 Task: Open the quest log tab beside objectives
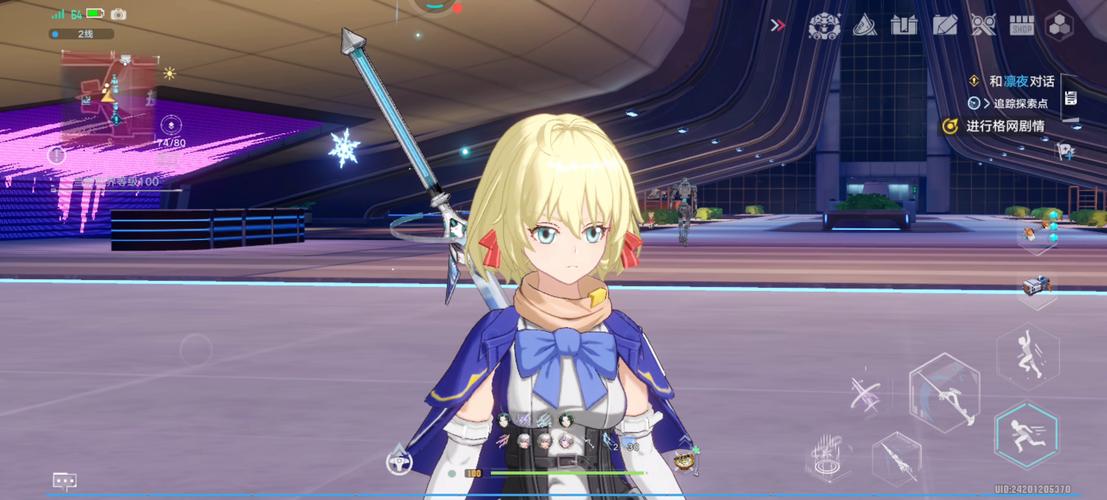click(x=1071, y=98)
